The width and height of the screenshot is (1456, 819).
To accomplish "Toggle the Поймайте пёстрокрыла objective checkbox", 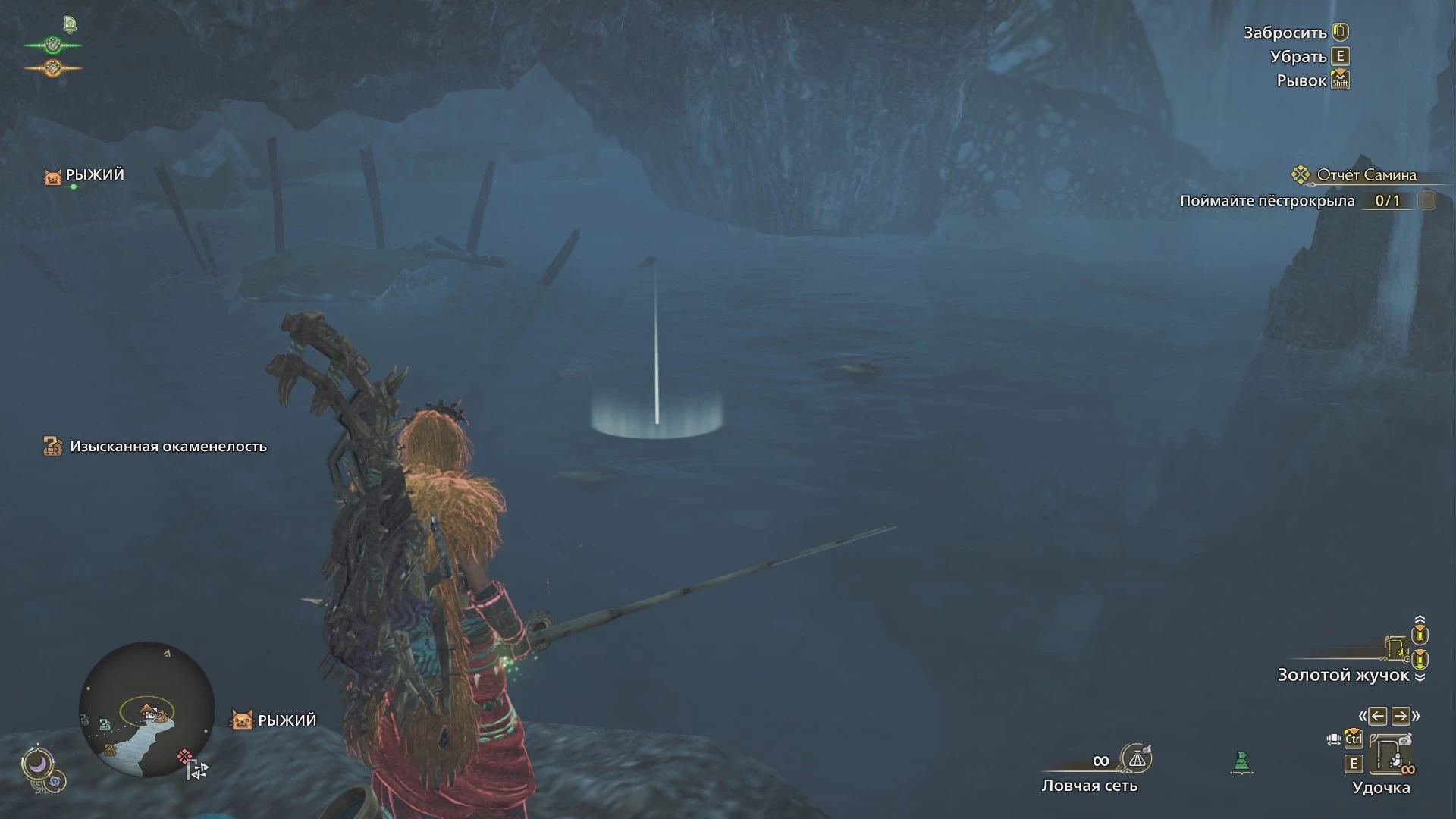I will [1426, 201].
